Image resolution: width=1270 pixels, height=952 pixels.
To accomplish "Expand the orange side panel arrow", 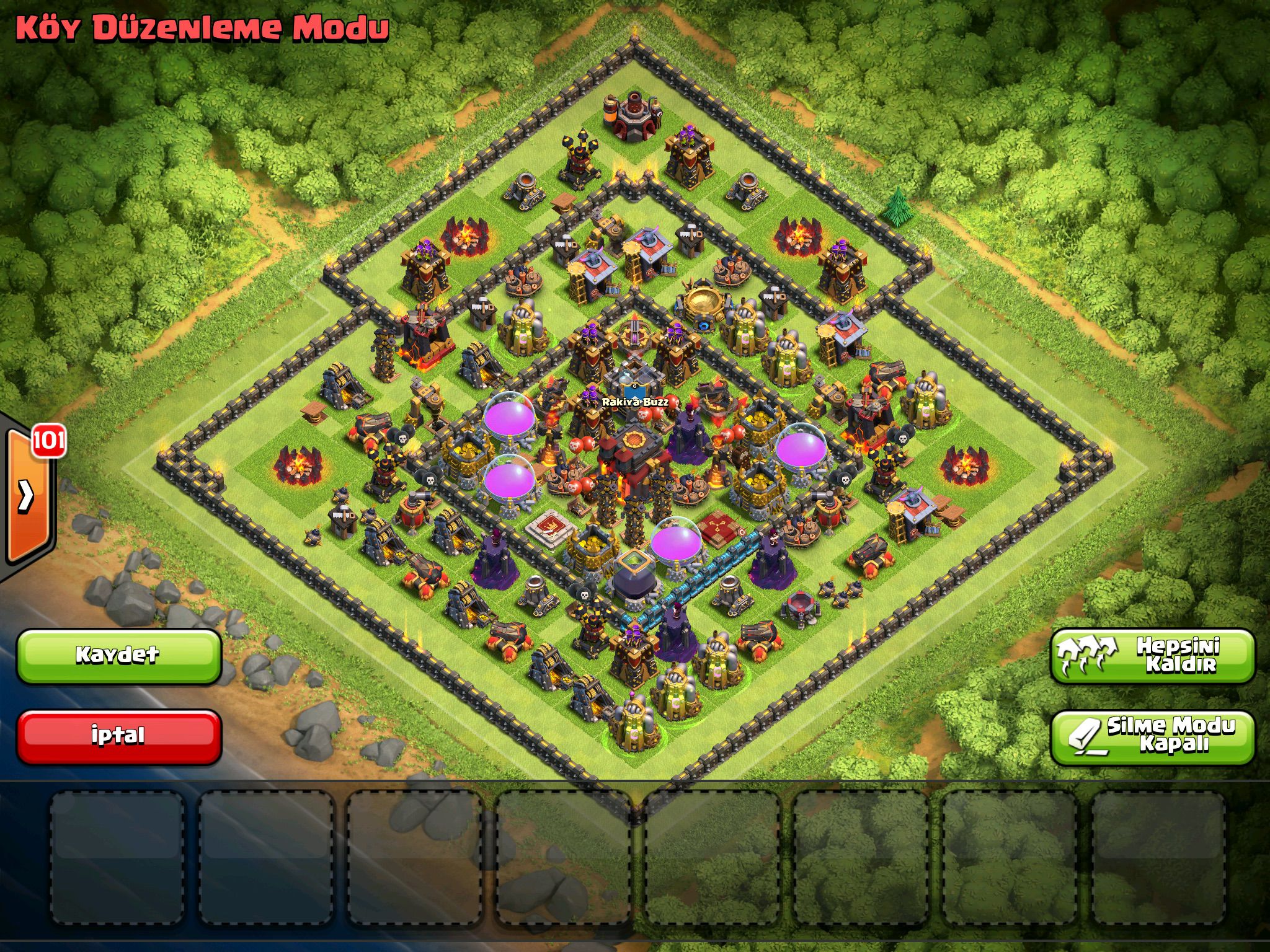I will point(27,495).
